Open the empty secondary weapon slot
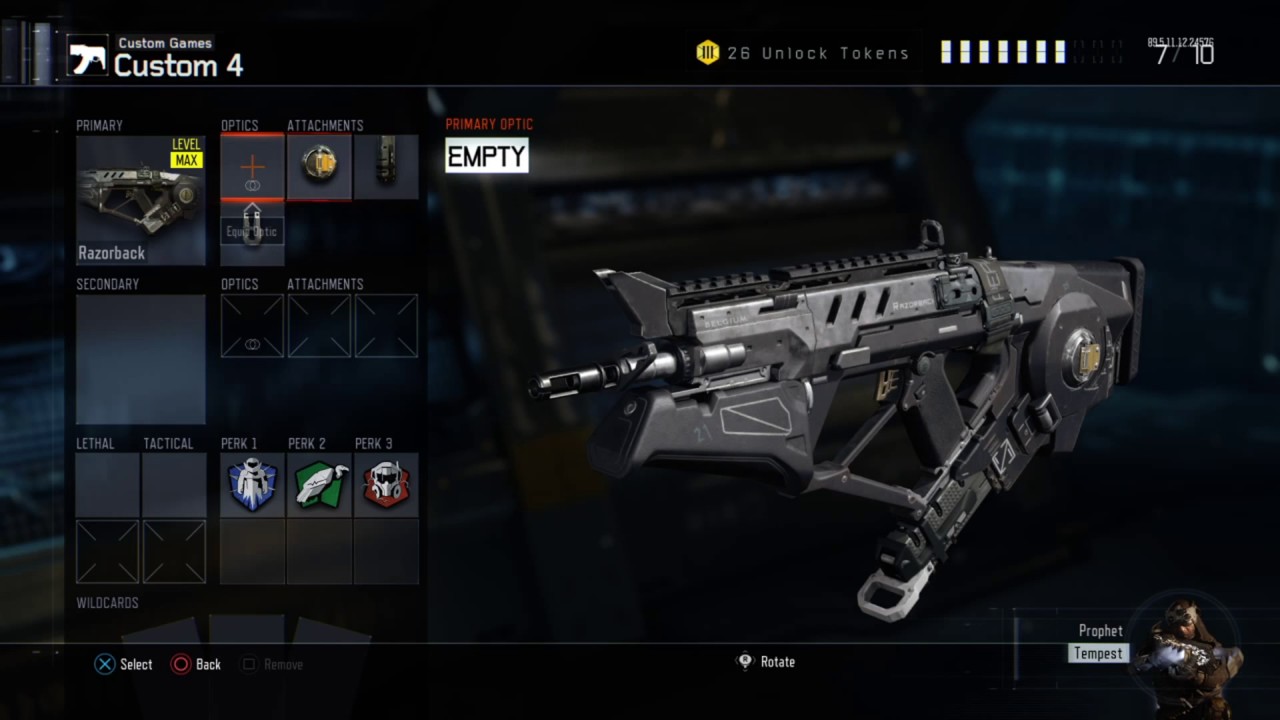This screenshot has height=720, width=1280. [141, 359]
